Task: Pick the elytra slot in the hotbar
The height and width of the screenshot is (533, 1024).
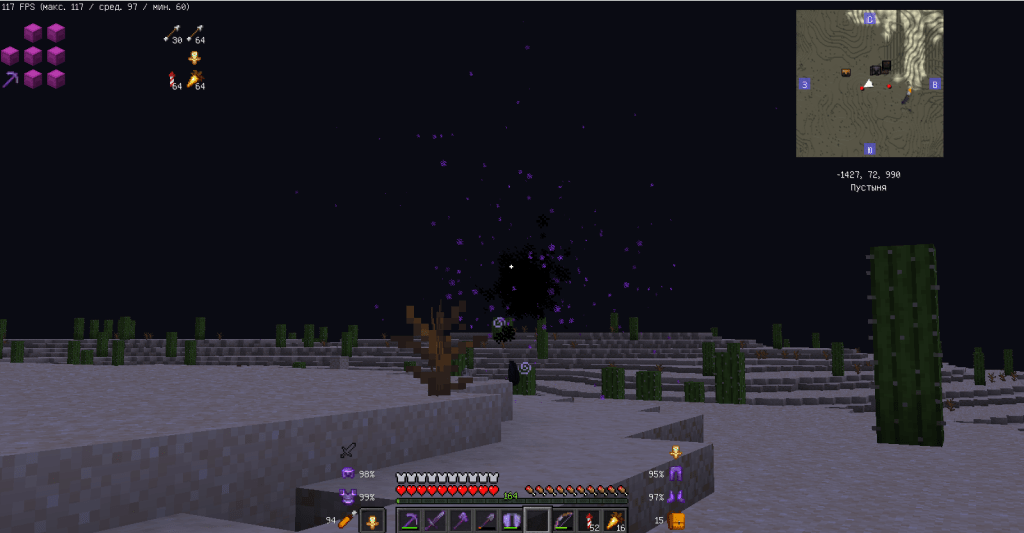Action: tap(511, 520)
